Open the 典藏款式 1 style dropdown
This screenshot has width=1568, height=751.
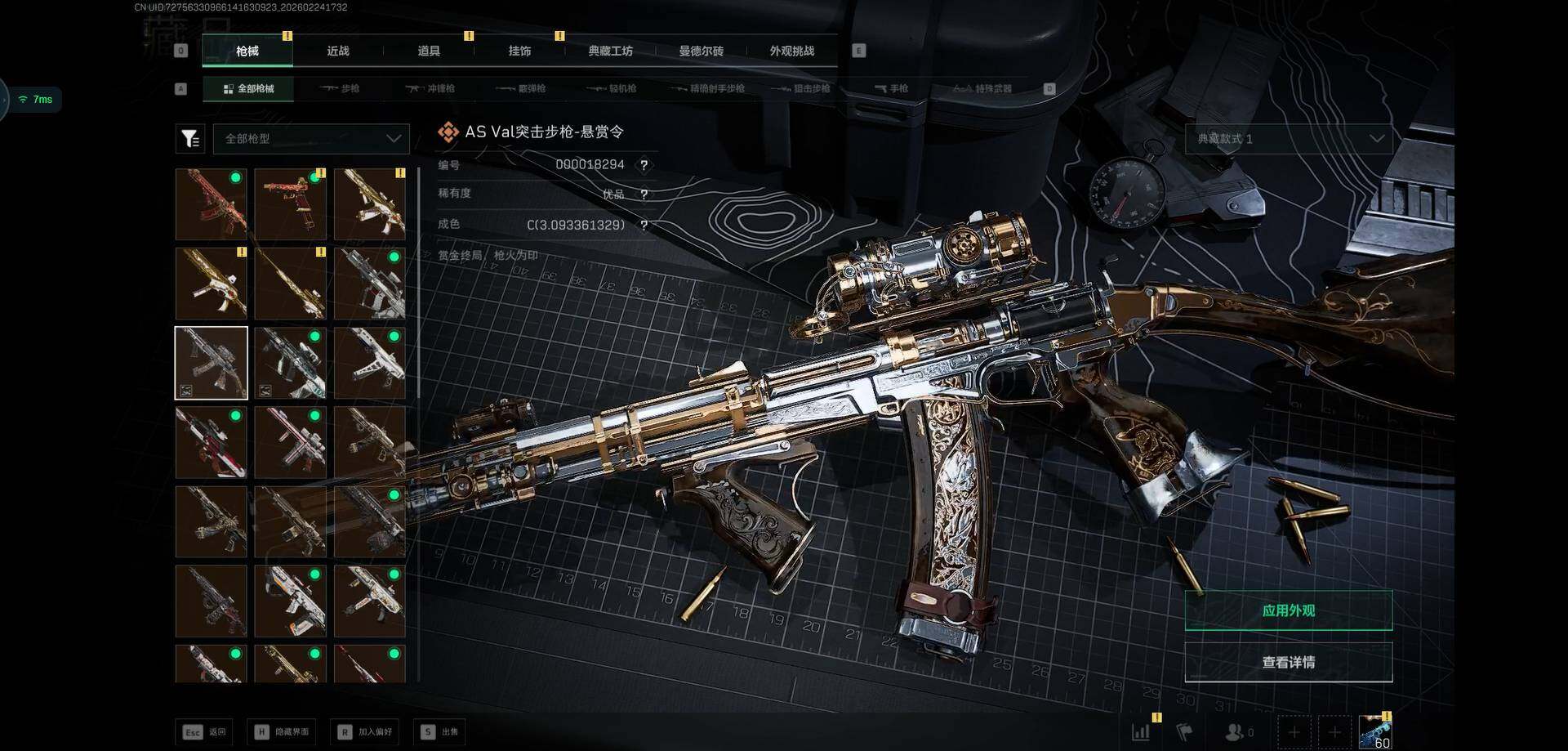(x=1288, y=139)
